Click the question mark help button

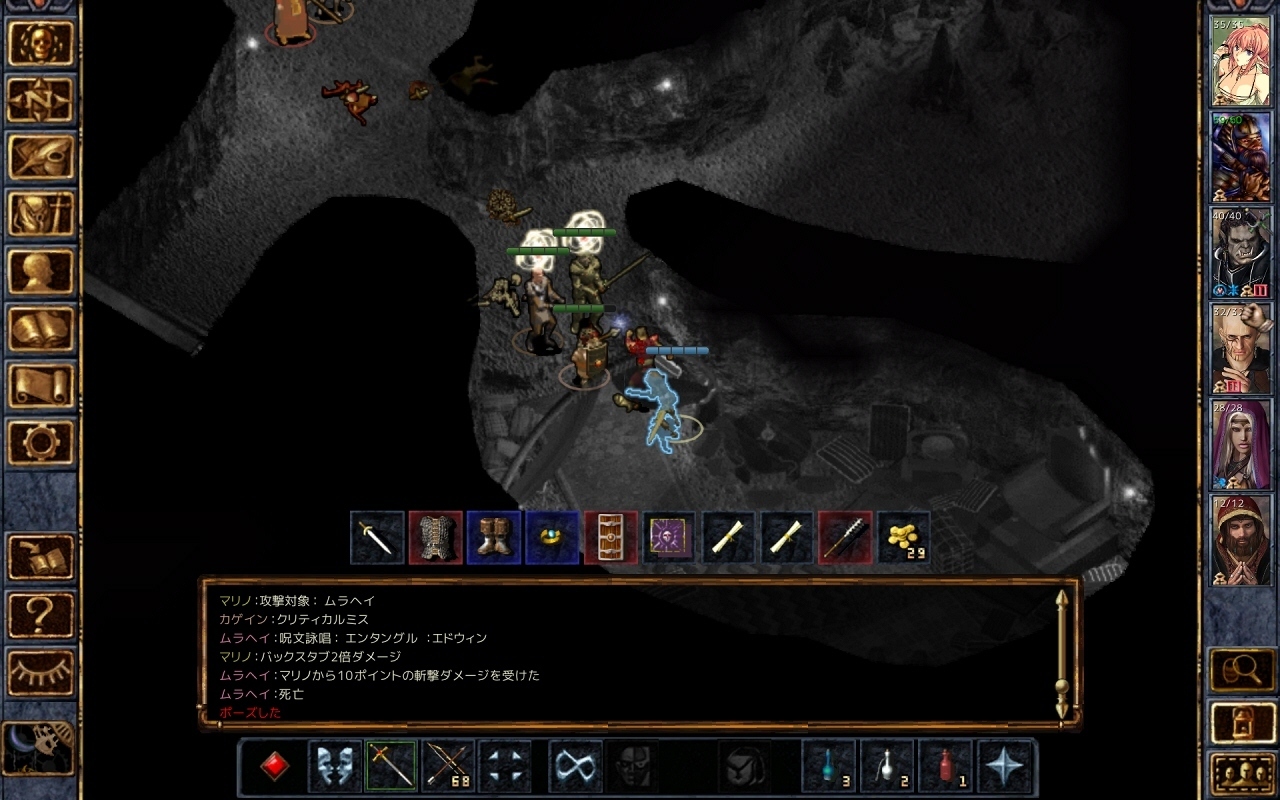[41, 613]
